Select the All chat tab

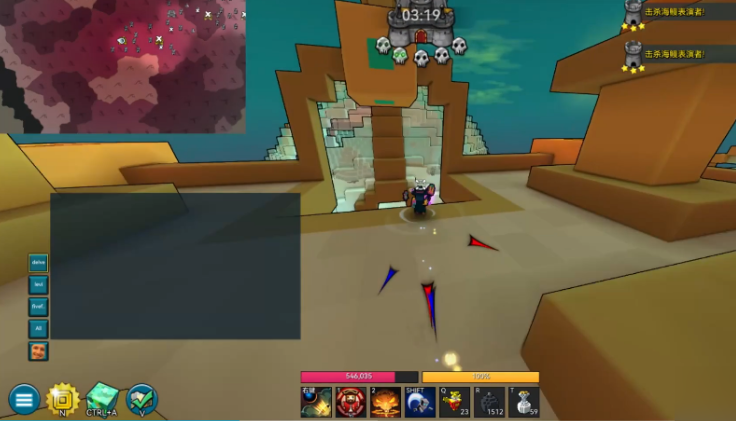(x=38, y=329)
